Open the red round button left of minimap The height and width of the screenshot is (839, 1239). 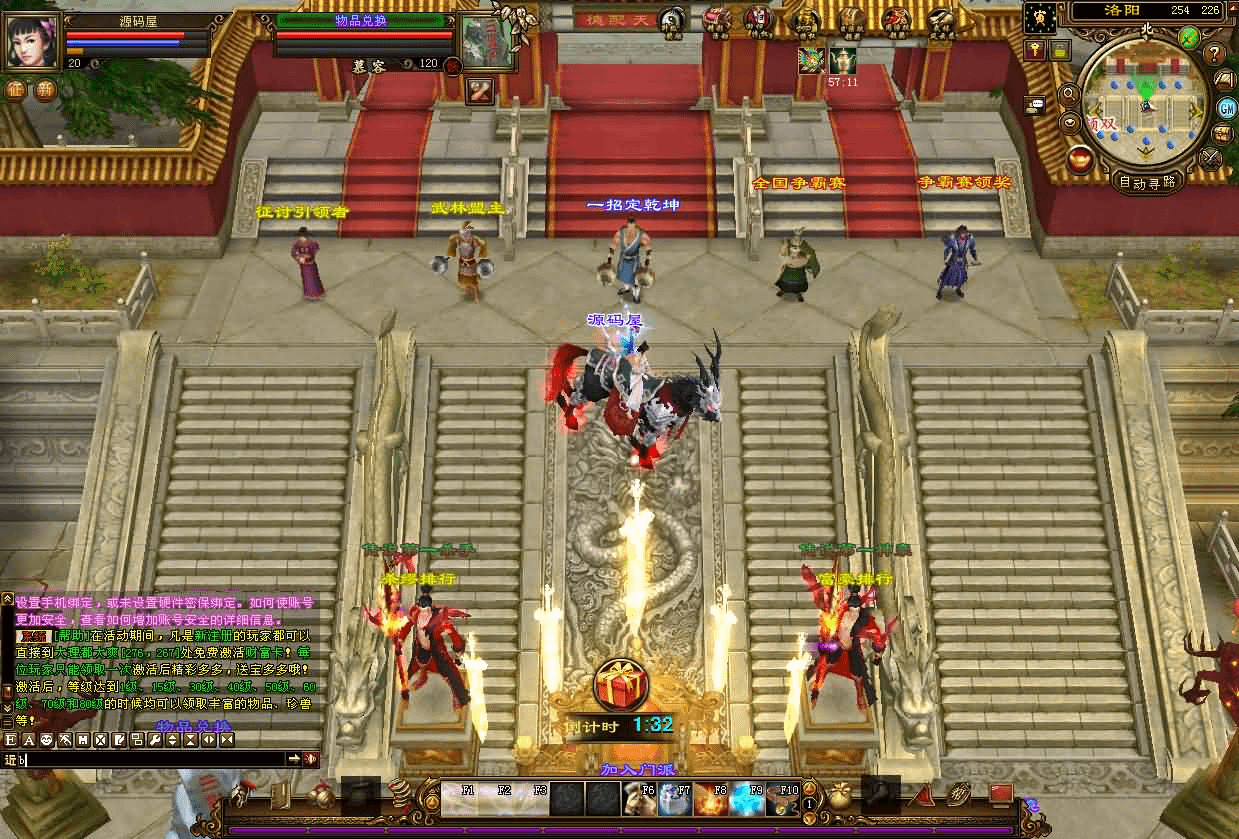pyautogui.click(x=1079, y=157)
